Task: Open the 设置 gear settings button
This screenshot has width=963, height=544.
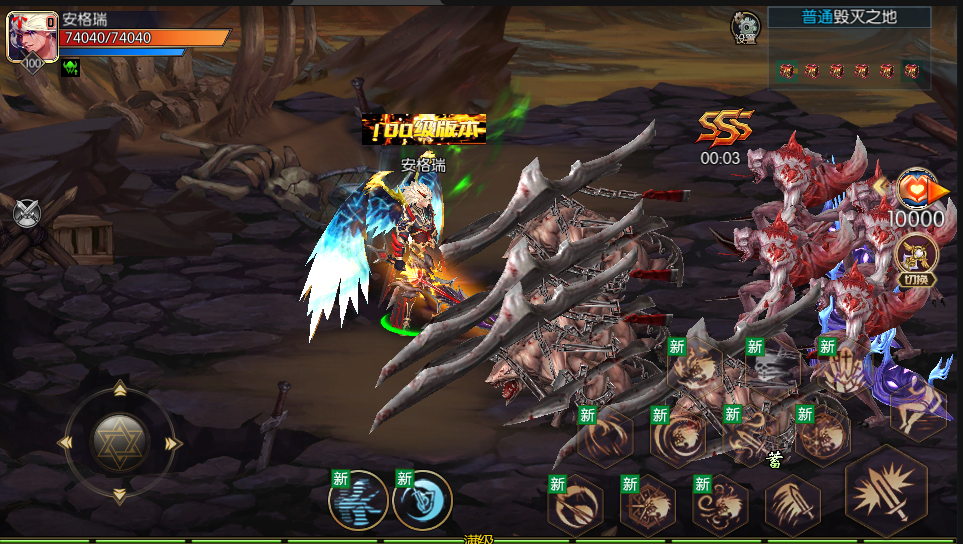Action: [x=745, y=27]
